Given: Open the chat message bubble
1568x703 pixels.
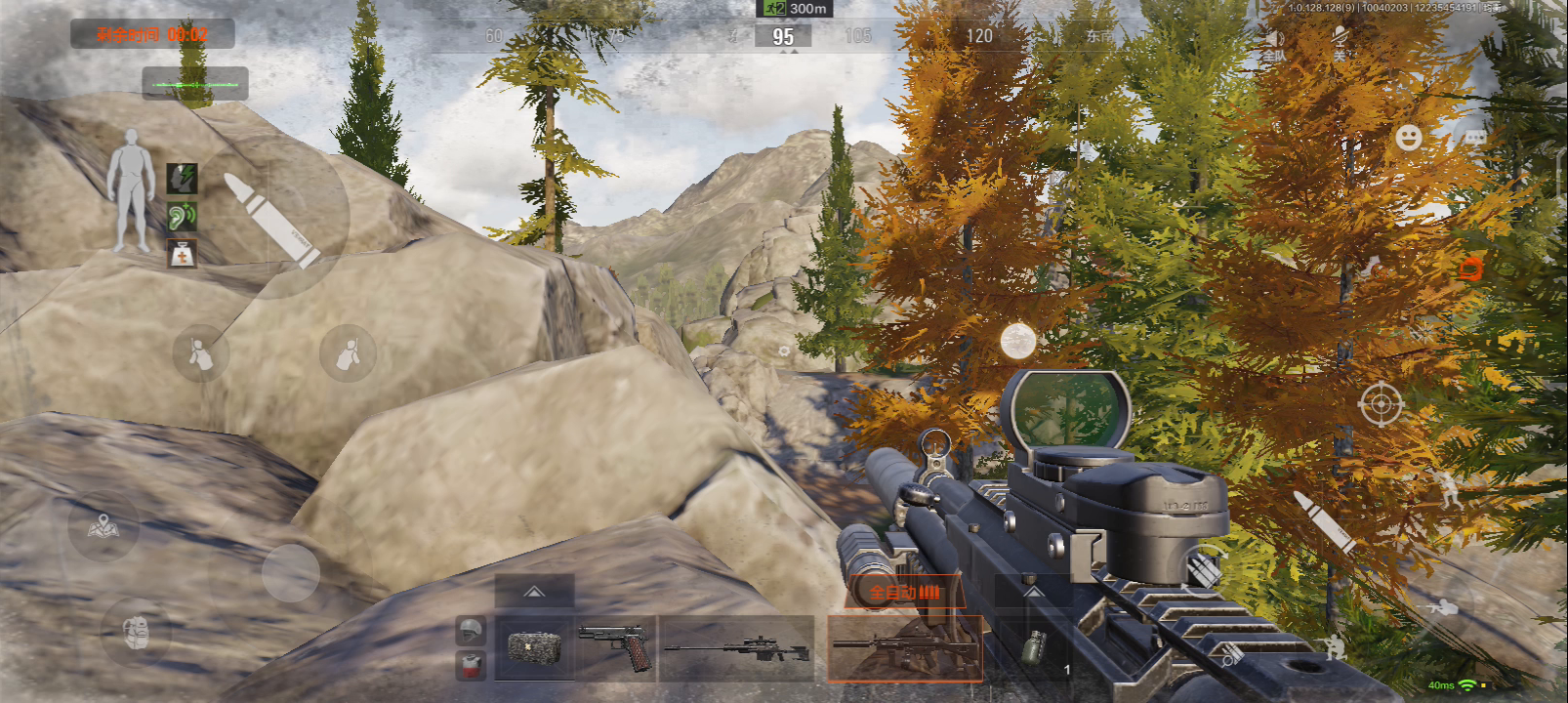Looking at the screenshot, I should pos(1472,138).
